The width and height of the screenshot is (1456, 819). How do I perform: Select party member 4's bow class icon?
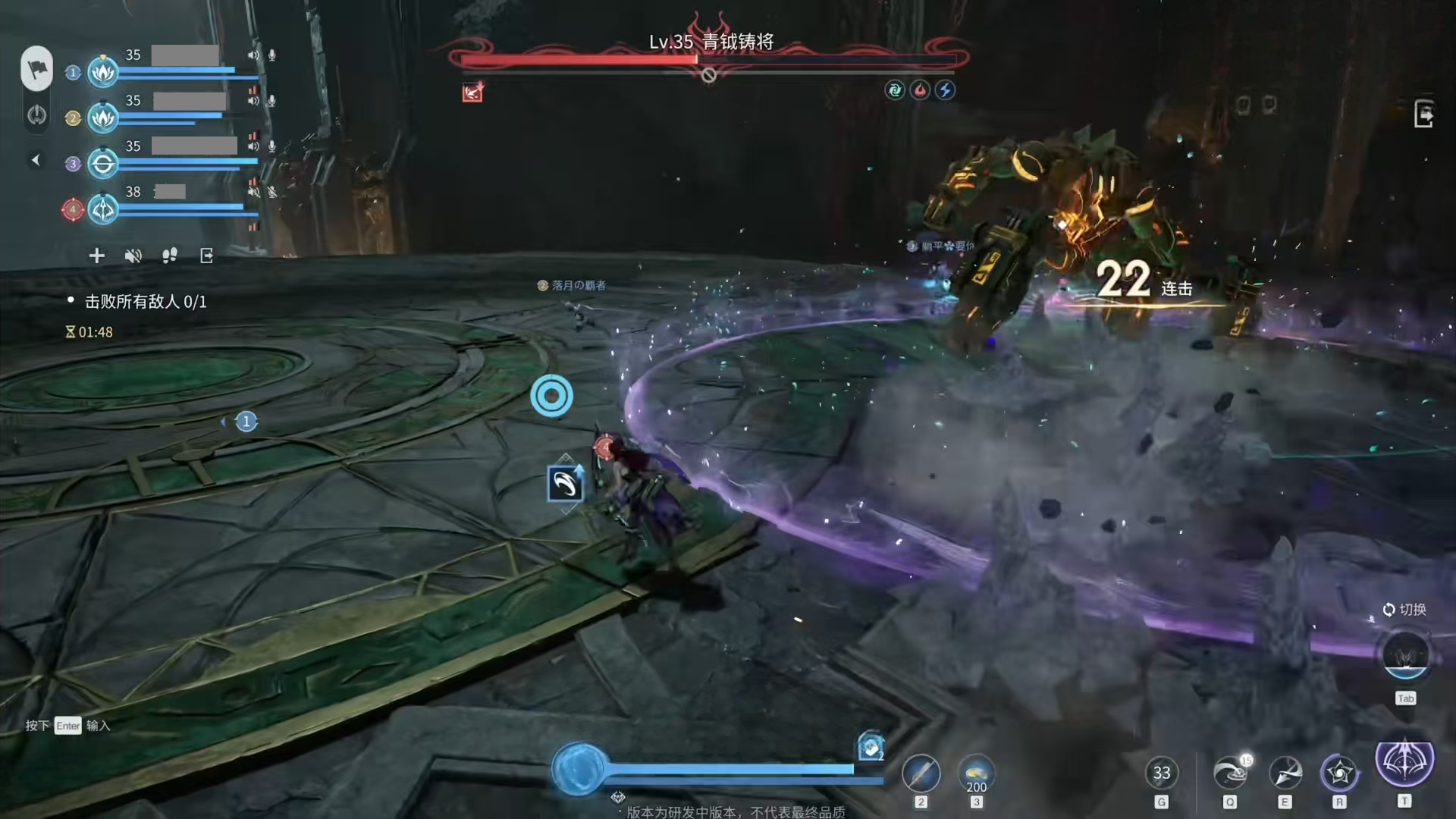[103, 209]
